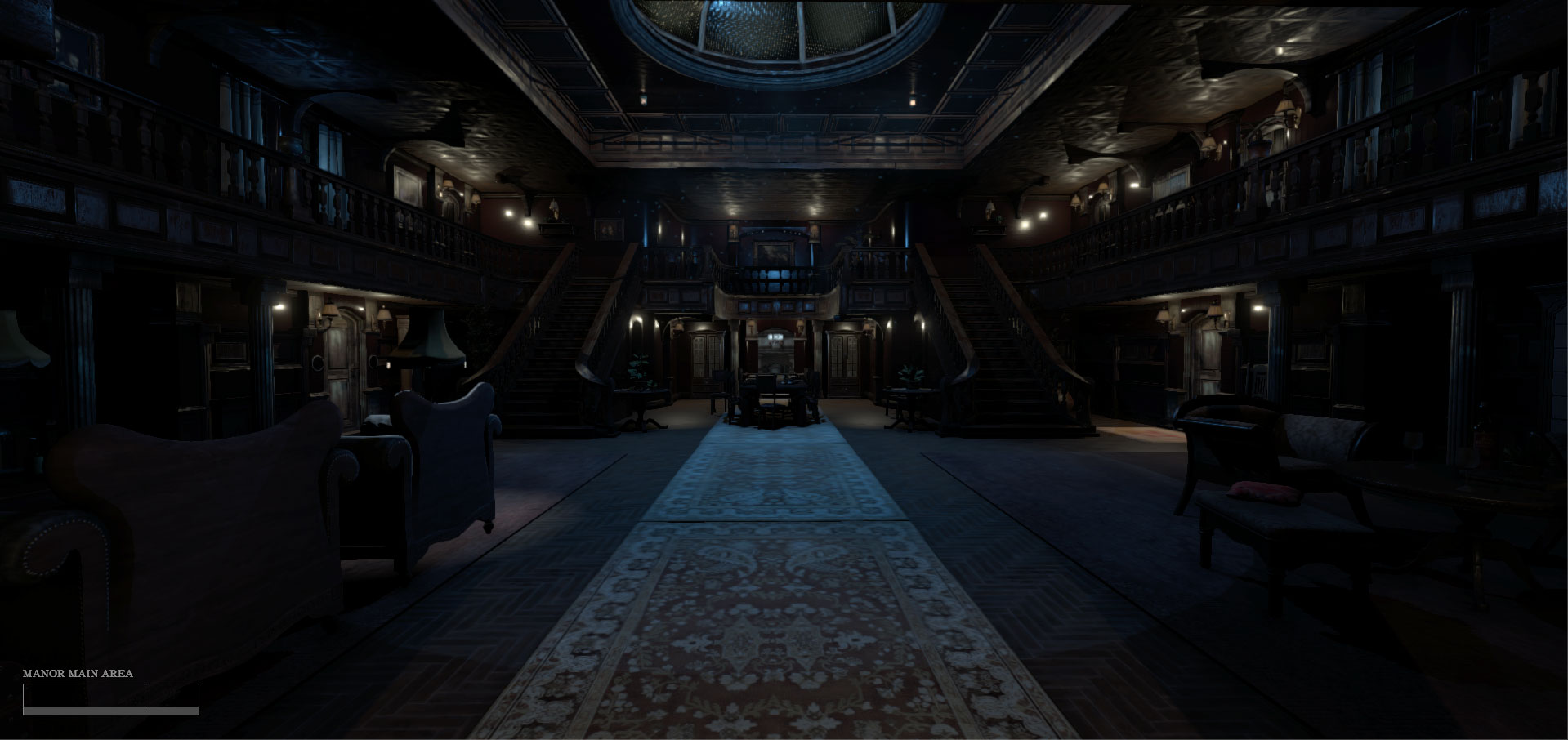Click the right divided progress bar segment
The width and height of the screenshot is (1568, 740).
(x=172, y=695)
